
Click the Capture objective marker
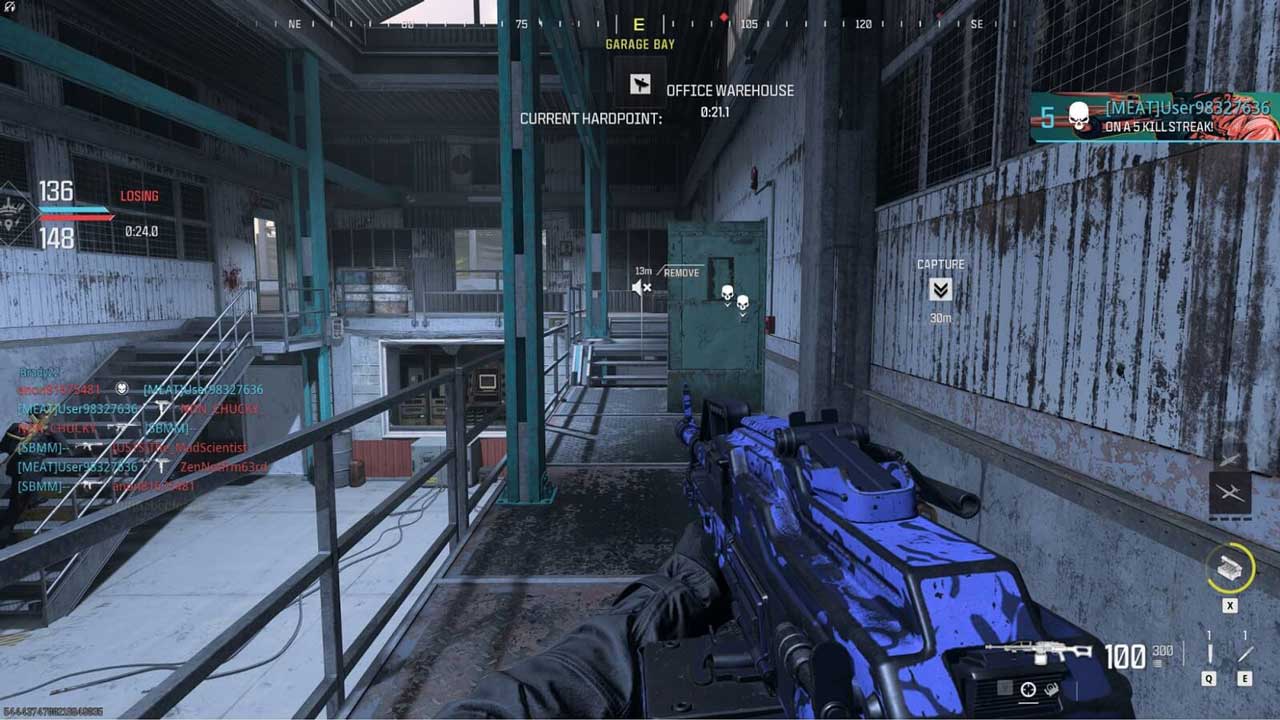pos(940,290)
